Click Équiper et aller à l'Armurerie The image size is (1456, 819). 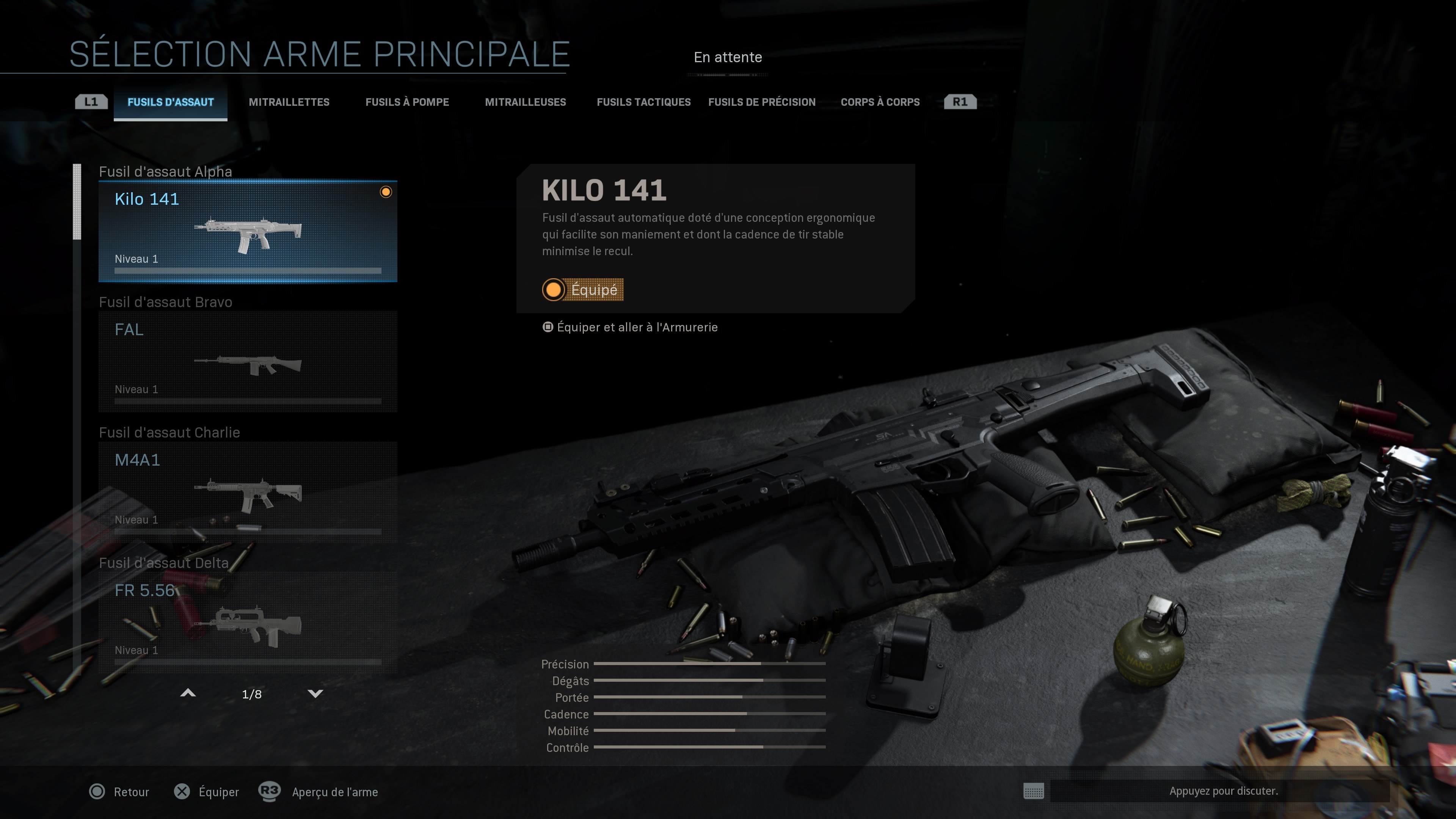(x=637, y=327)
